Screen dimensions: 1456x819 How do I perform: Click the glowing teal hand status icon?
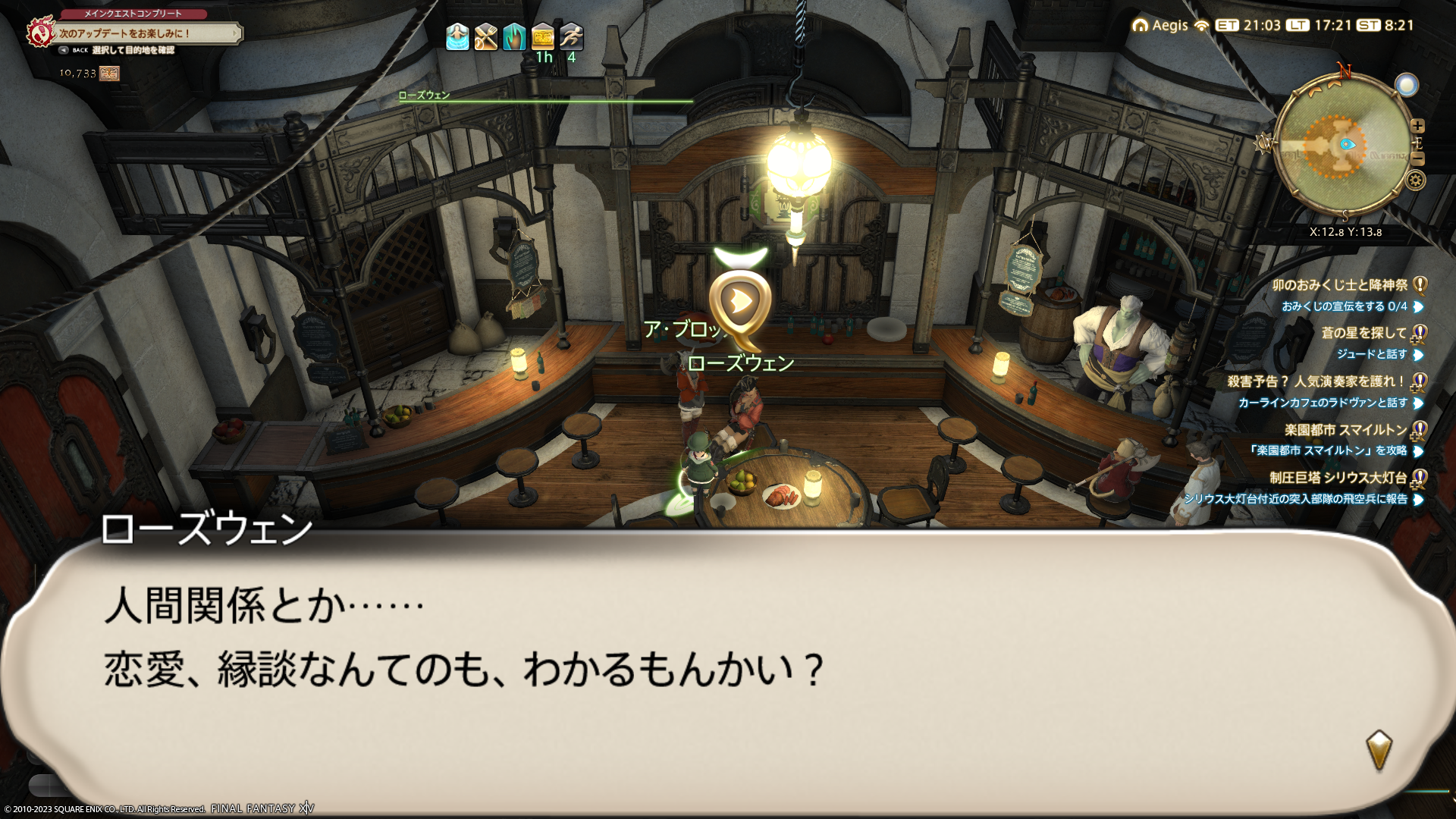pos(514,36)
